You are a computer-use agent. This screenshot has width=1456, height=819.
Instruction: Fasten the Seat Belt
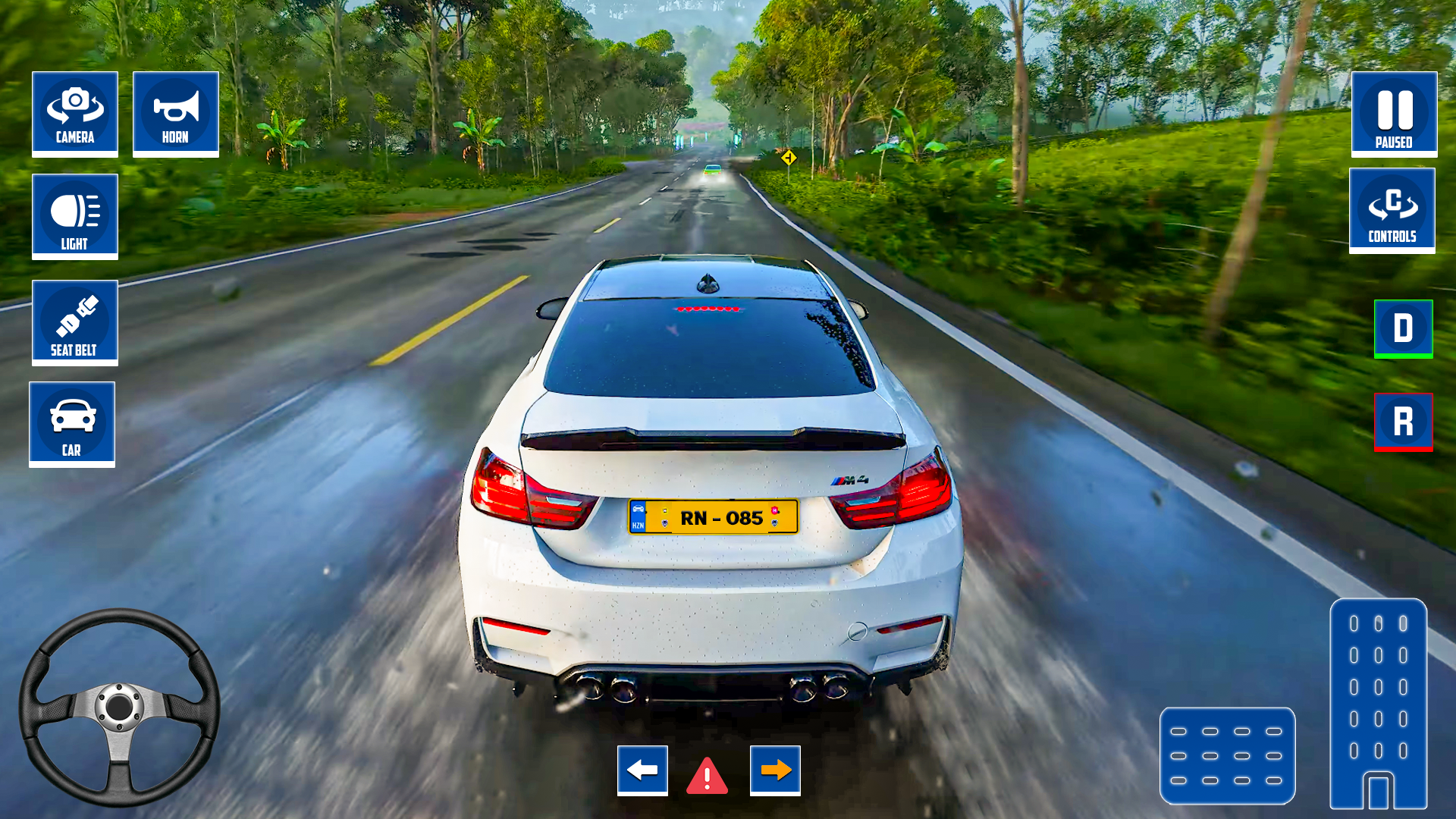coord(74,322)
